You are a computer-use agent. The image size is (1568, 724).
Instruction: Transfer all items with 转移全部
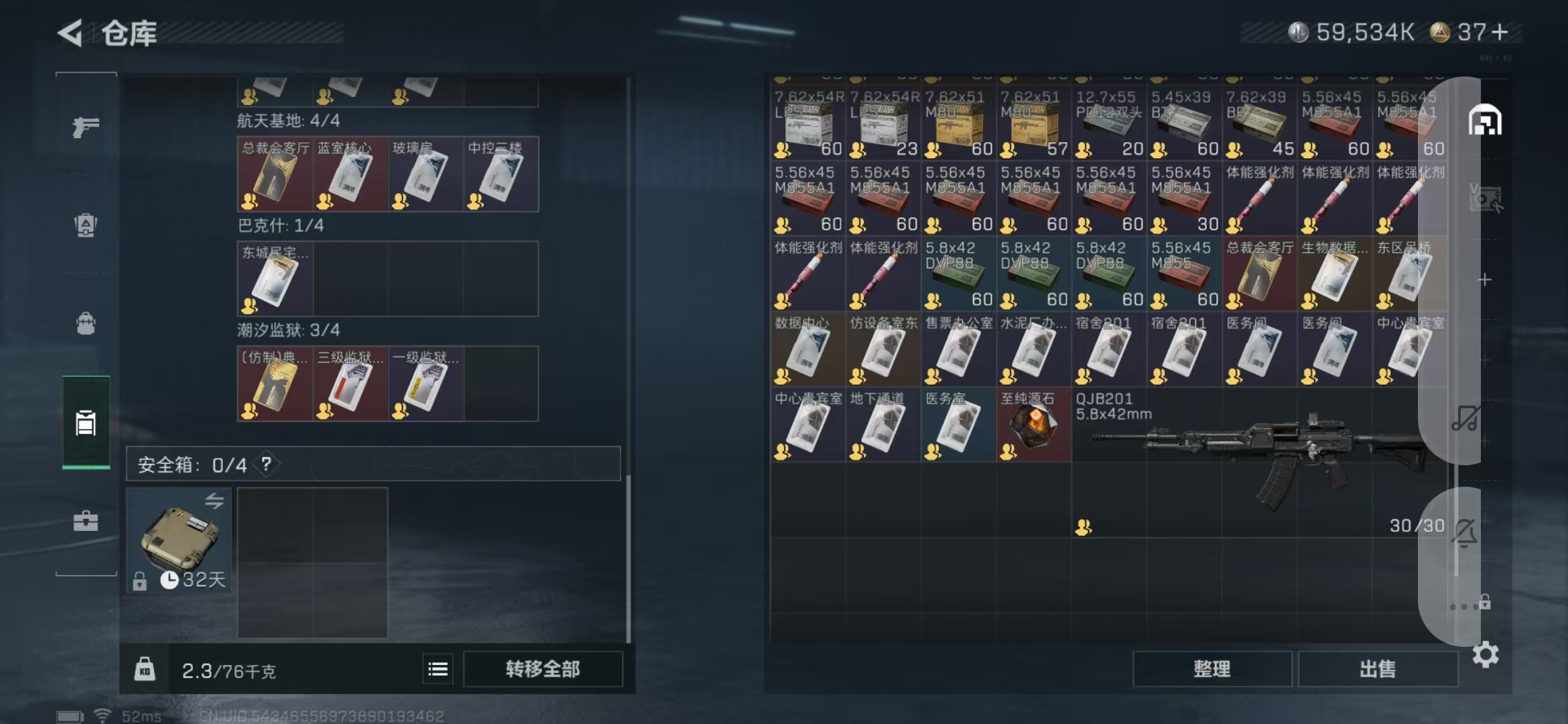543,669
